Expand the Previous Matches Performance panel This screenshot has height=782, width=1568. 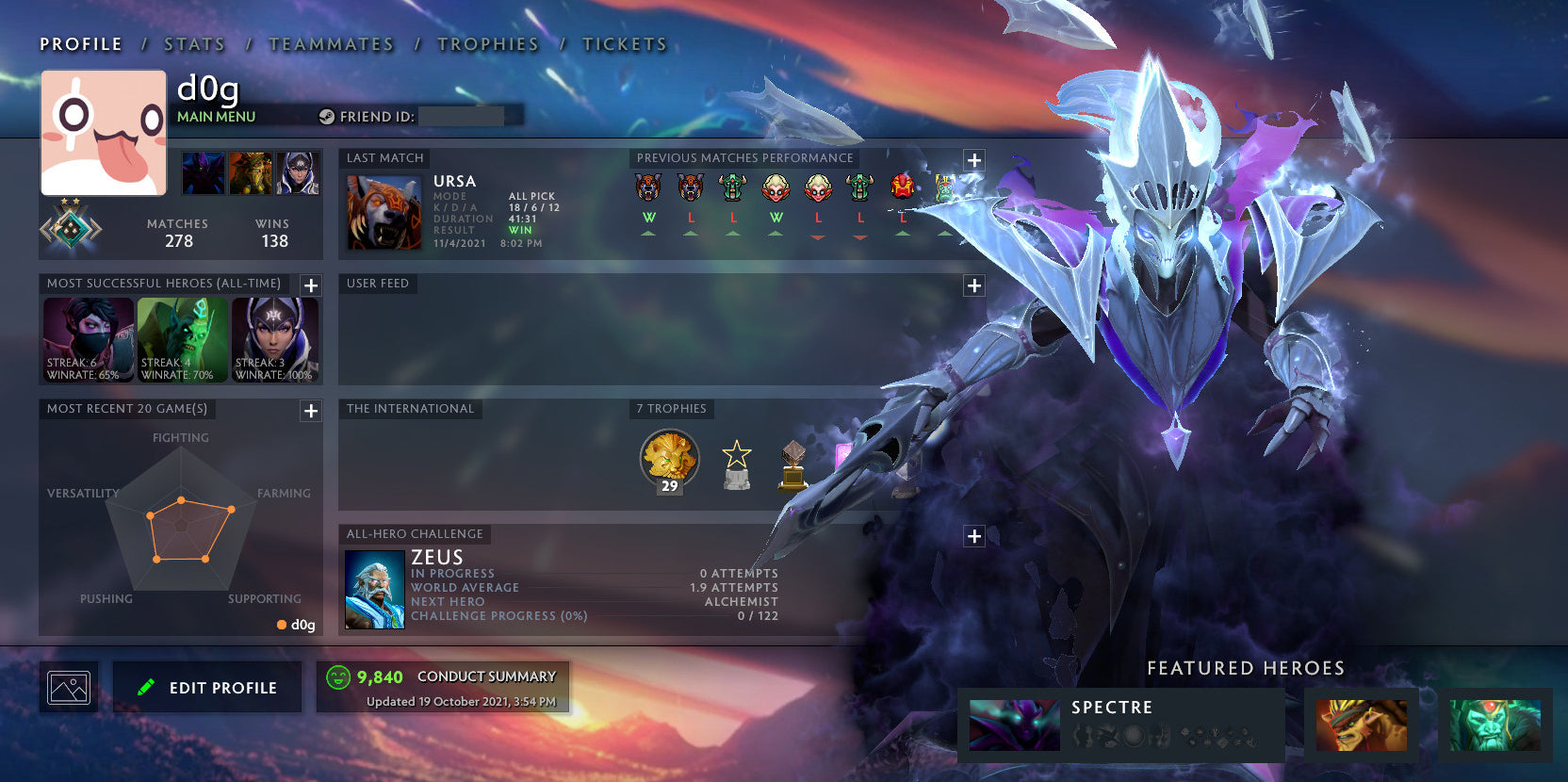point(973,160)
